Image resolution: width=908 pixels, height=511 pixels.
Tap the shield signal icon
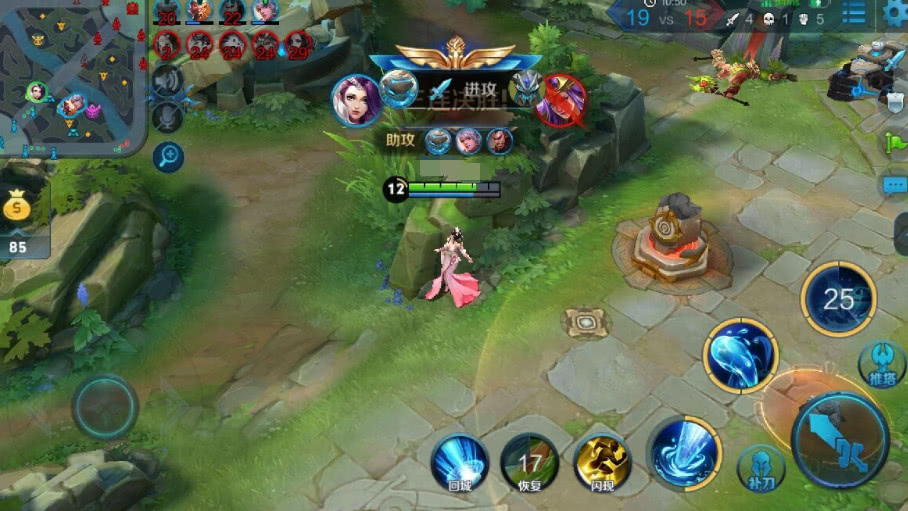tap(895, 100)
